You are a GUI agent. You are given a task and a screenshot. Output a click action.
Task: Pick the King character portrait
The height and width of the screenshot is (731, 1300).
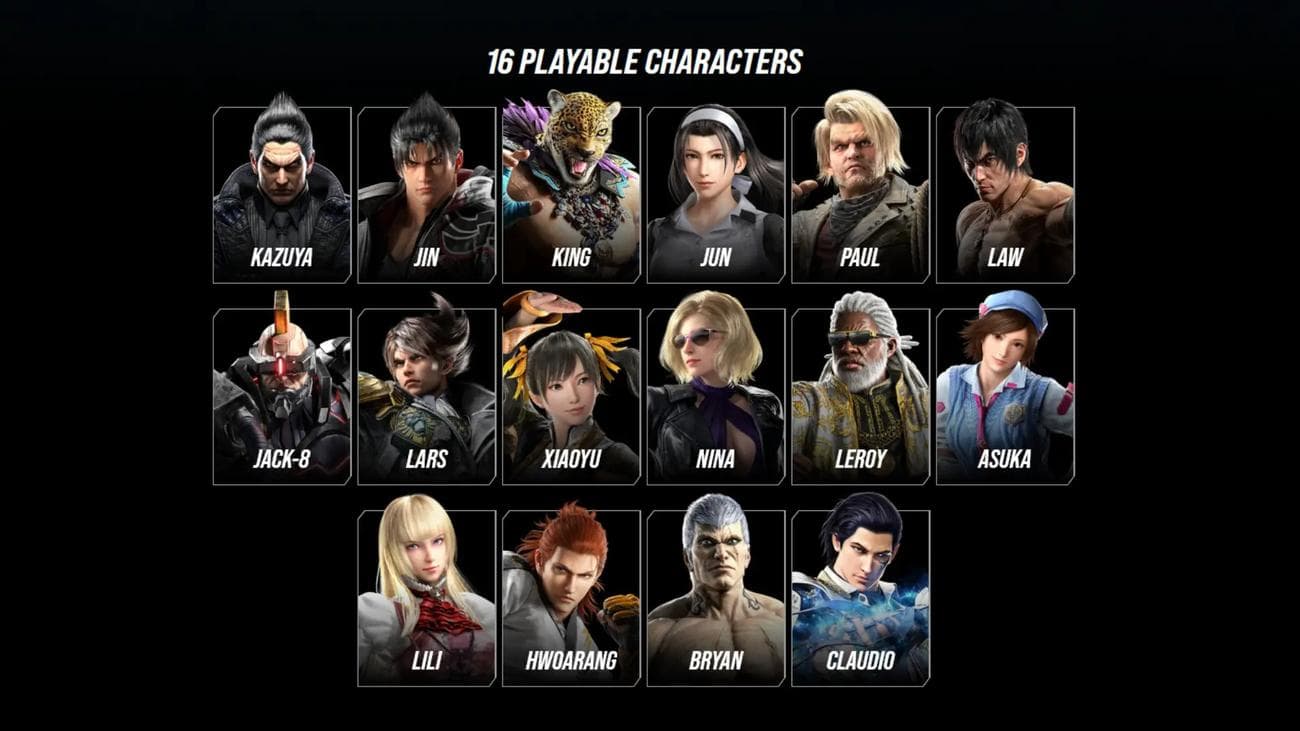(x=571, y=195)
